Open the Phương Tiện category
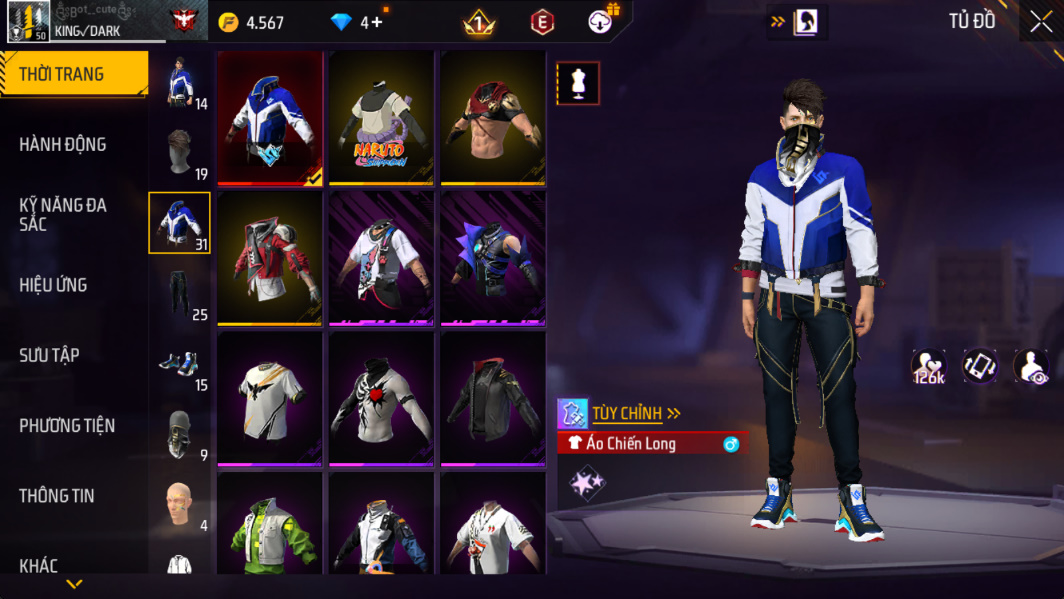Viewport: 1064px width, 599px height. point(67,426)
